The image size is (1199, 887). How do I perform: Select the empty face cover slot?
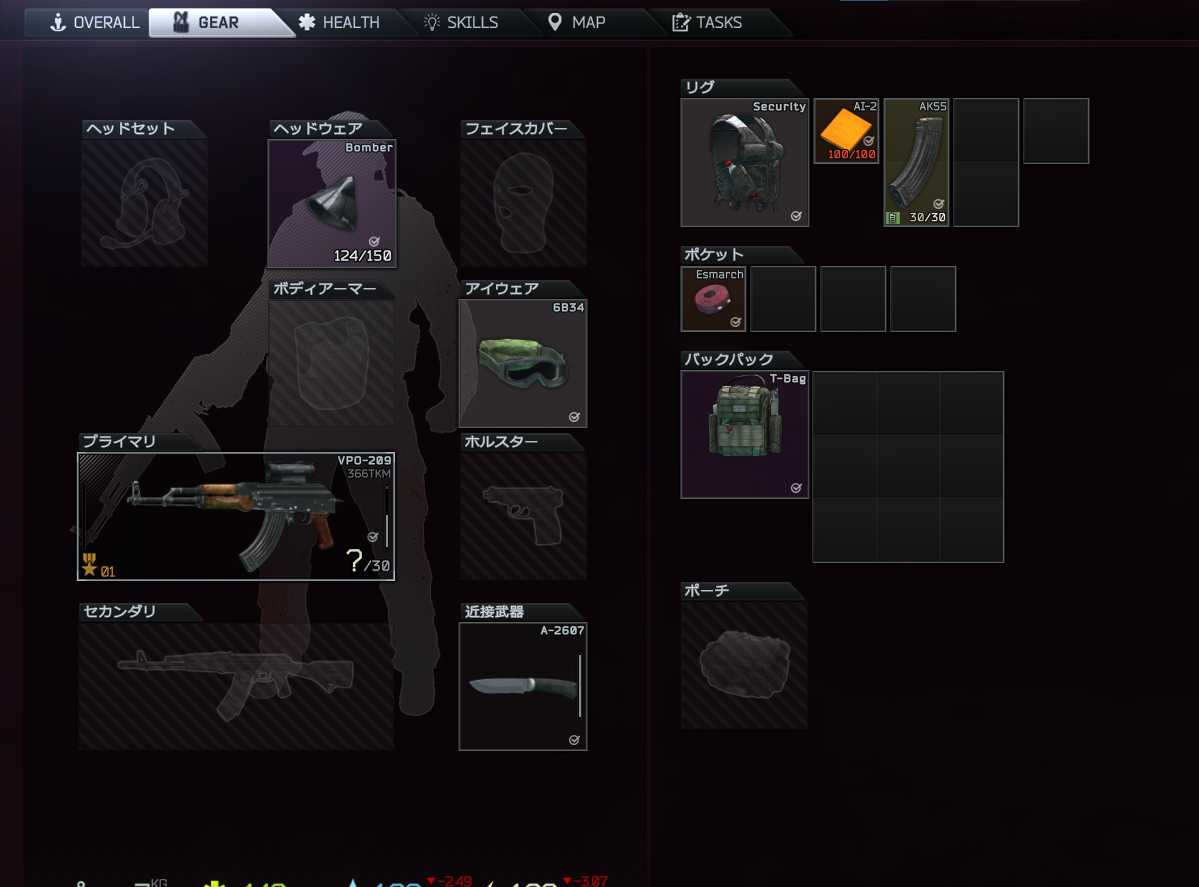click(x=522, y=203)
